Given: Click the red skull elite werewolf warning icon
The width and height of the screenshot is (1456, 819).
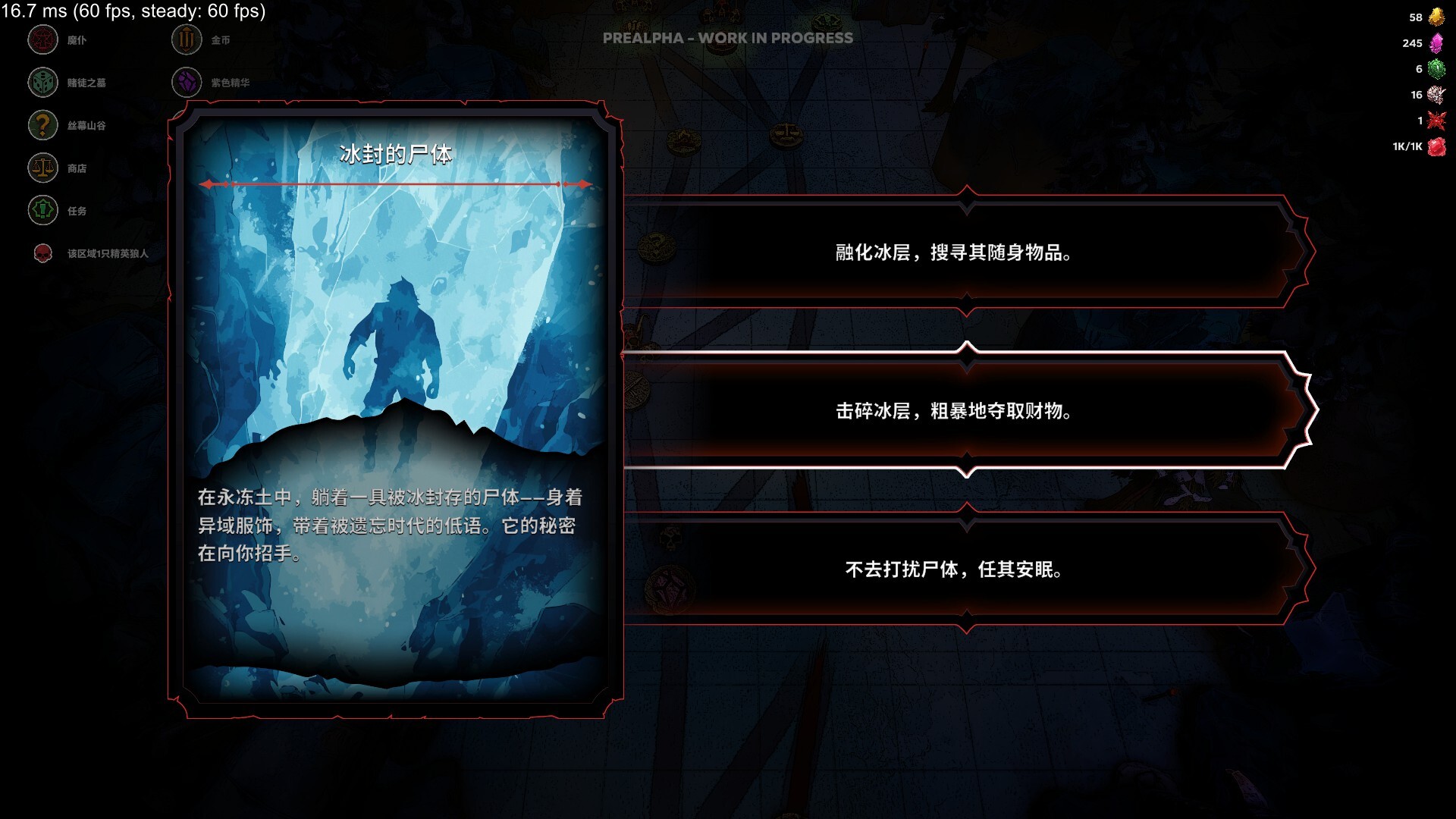Looking at the screenshot, I should (42, 255).
